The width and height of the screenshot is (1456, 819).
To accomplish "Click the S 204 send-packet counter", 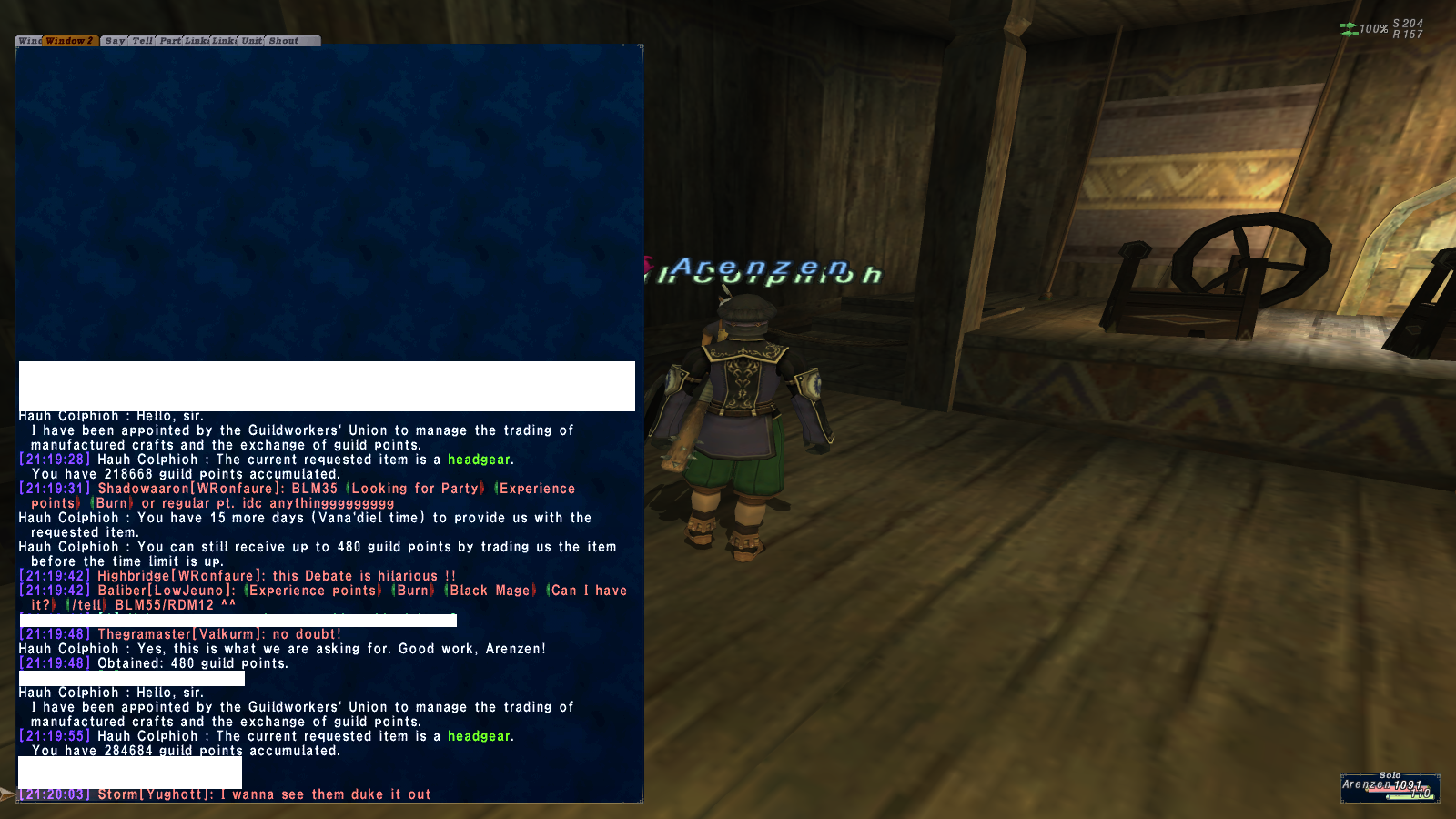I will point(1408,23).
